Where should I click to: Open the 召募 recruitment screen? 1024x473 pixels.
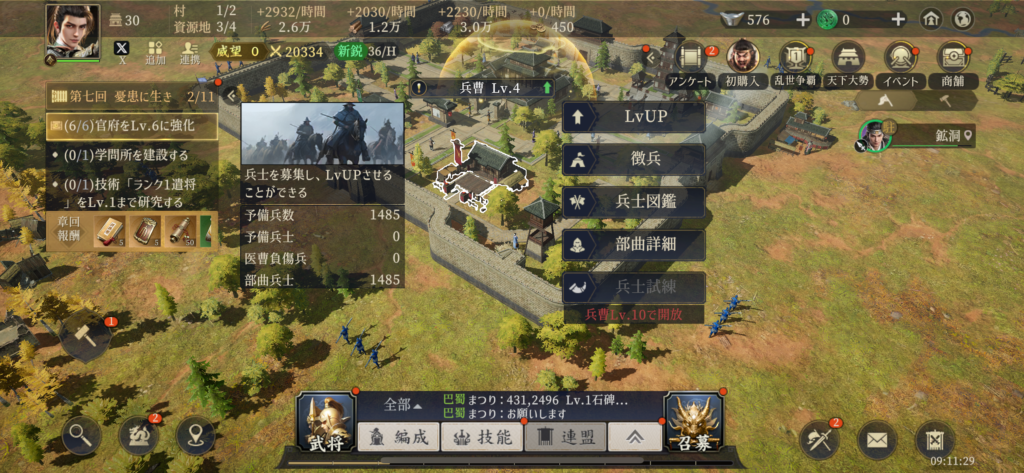point(694,420)
